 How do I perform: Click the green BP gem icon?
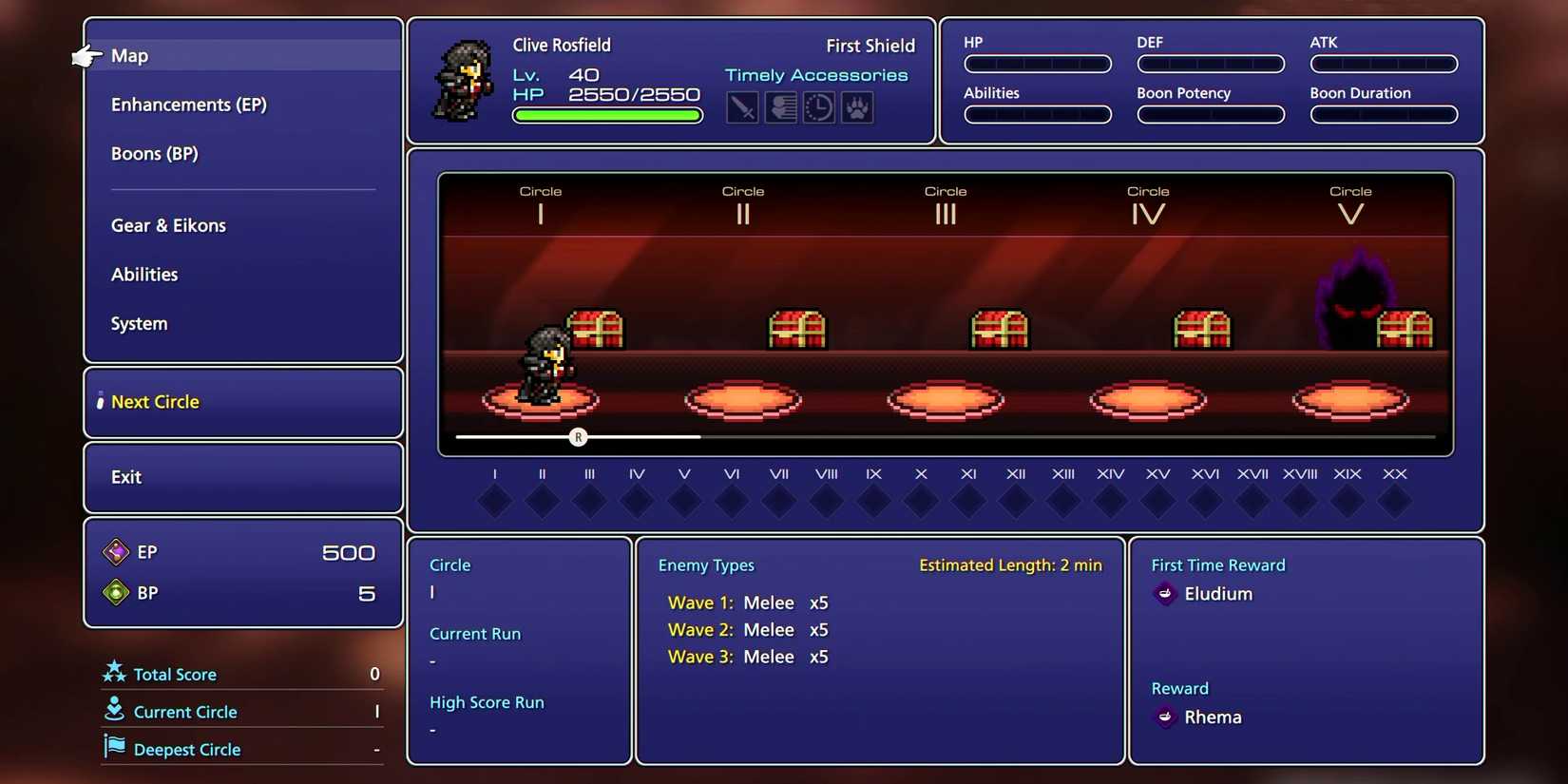(x=116, y=592)
